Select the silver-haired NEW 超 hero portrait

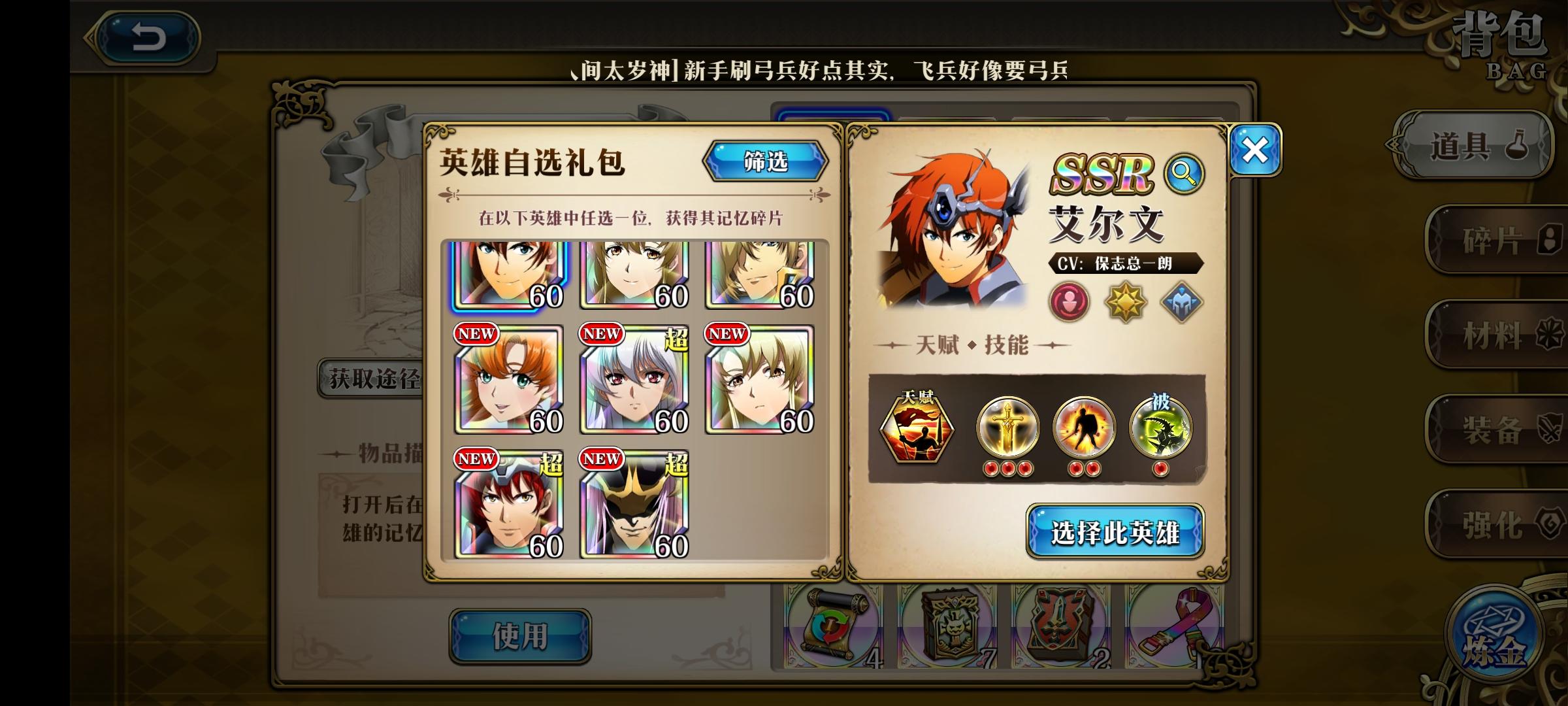tap(631, 378)
